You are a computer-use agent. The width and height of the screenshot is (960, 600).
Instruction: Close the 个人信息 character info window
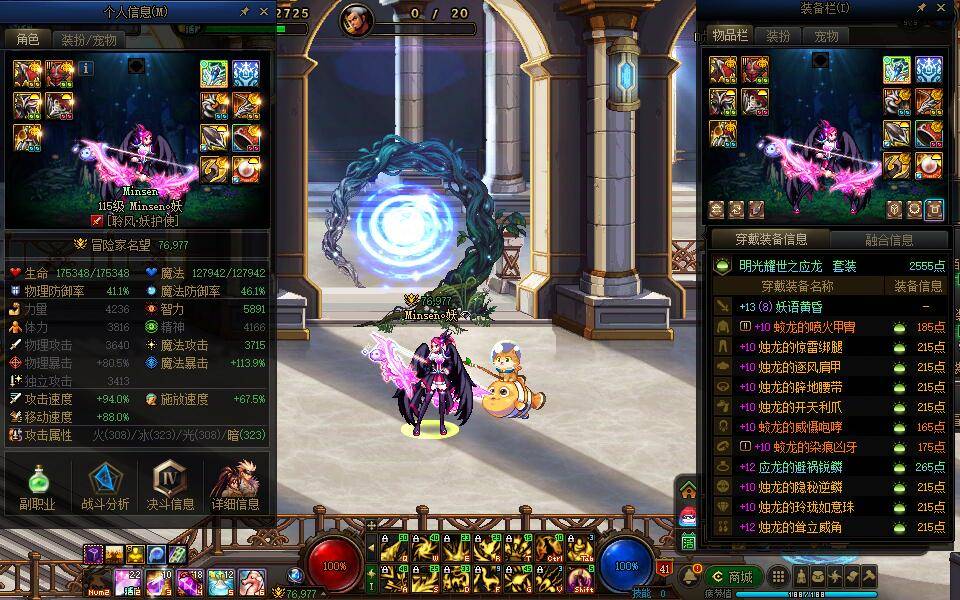[x=264, y=11]
